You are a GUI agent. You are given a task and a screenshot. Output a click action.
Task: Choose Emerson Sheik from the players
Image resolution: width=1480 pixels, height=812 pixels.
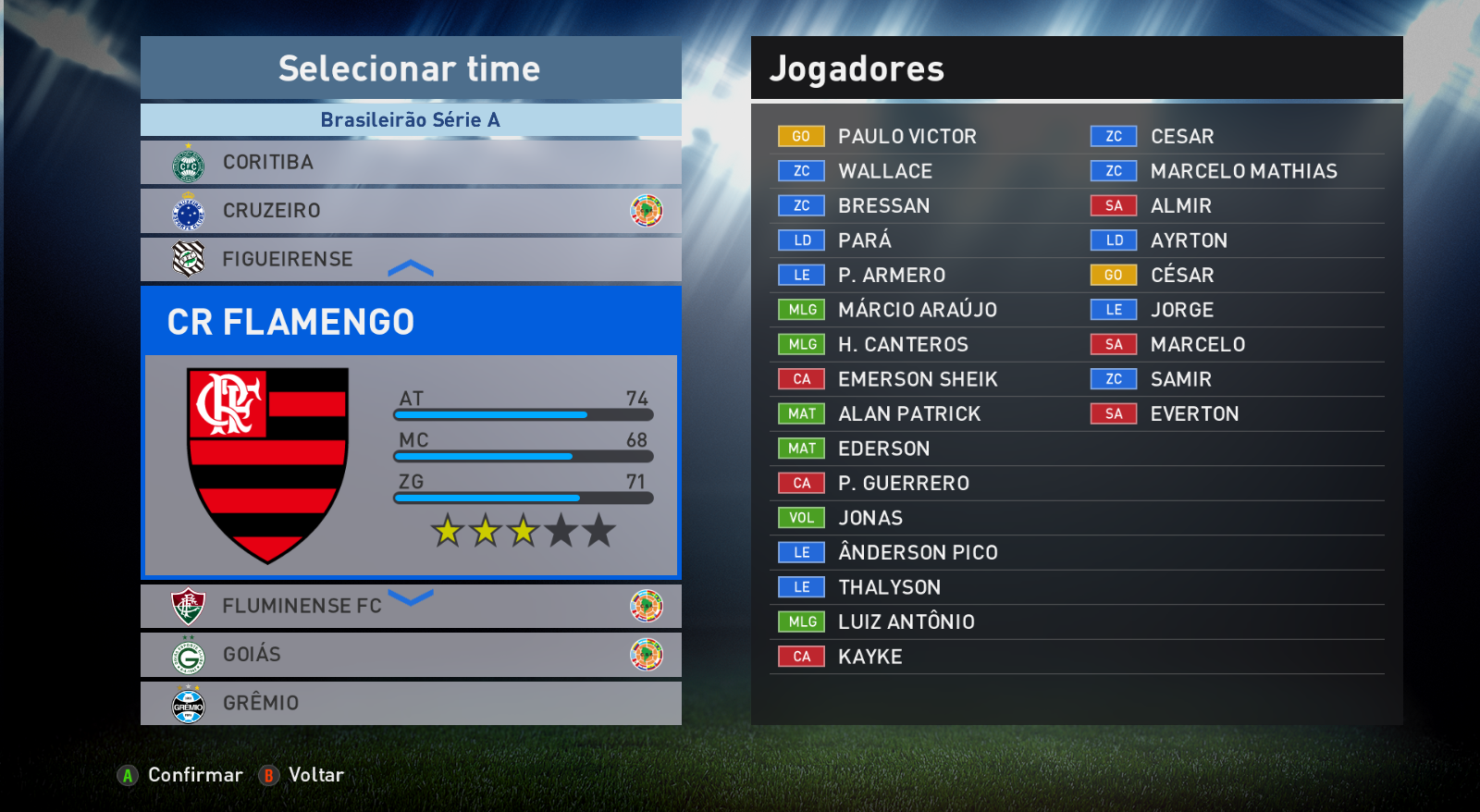(x=917, y=379)
